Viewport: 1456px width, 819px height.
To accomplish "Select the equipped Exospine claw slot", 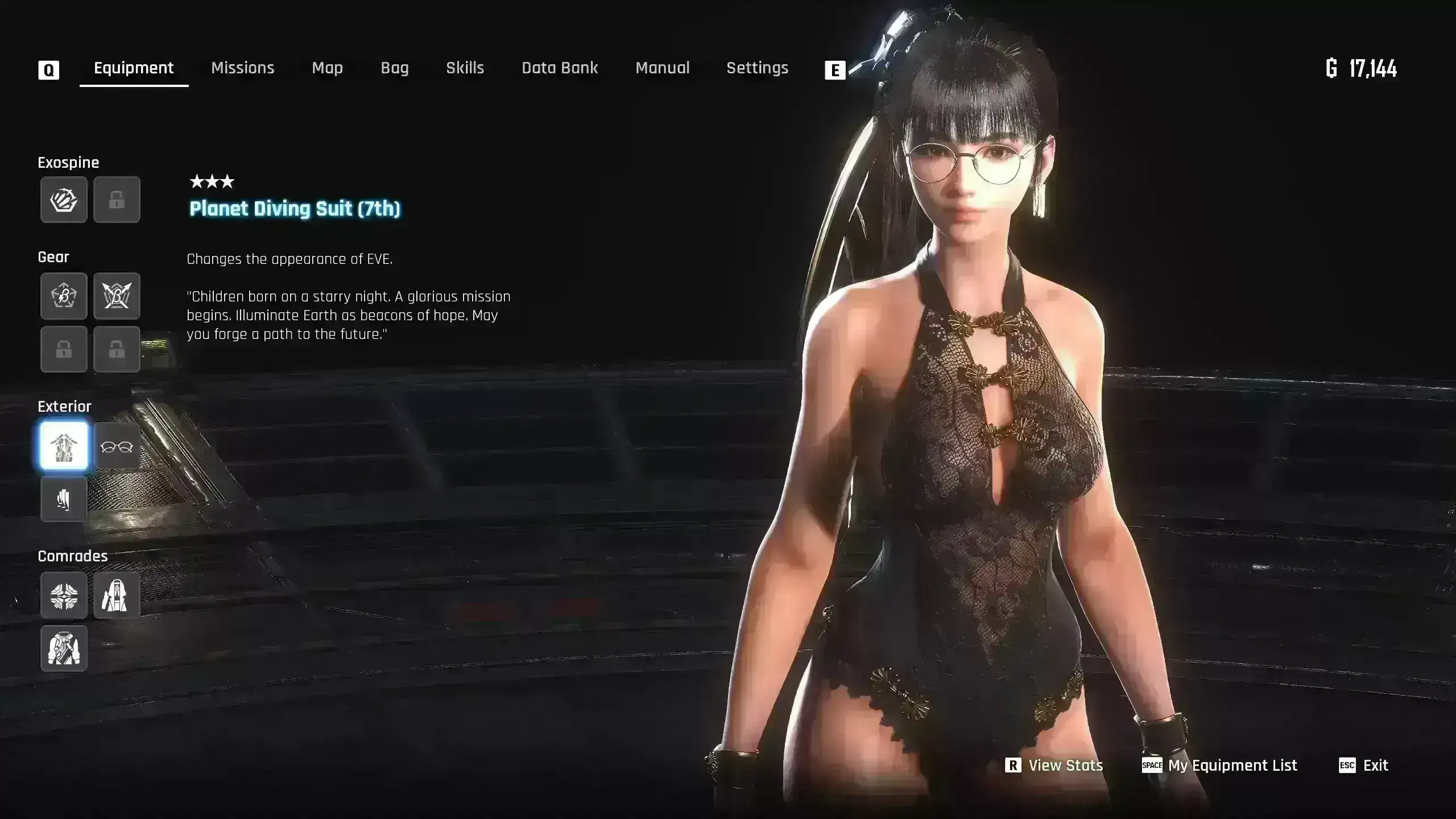I will 64,200.
